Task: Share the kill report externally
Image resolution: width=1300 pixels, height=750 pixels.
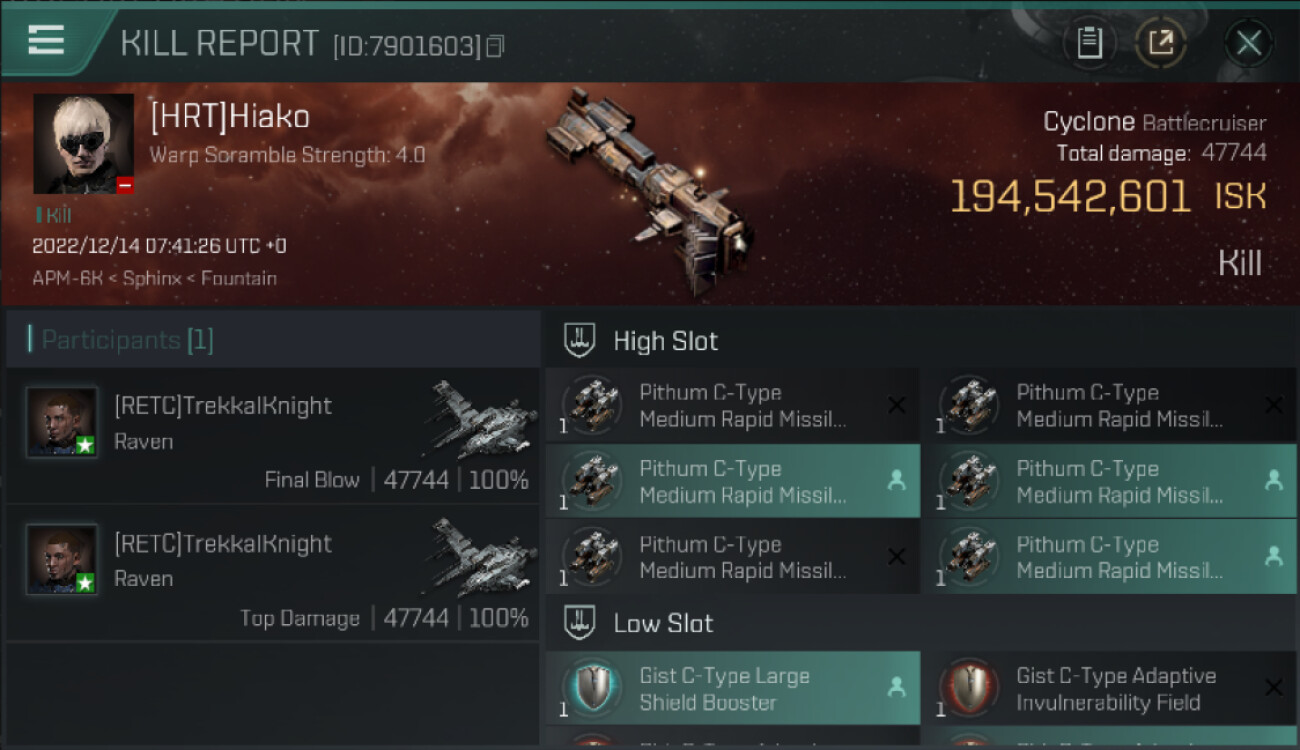Action: pyautogui.click(x=1161, y=43)
